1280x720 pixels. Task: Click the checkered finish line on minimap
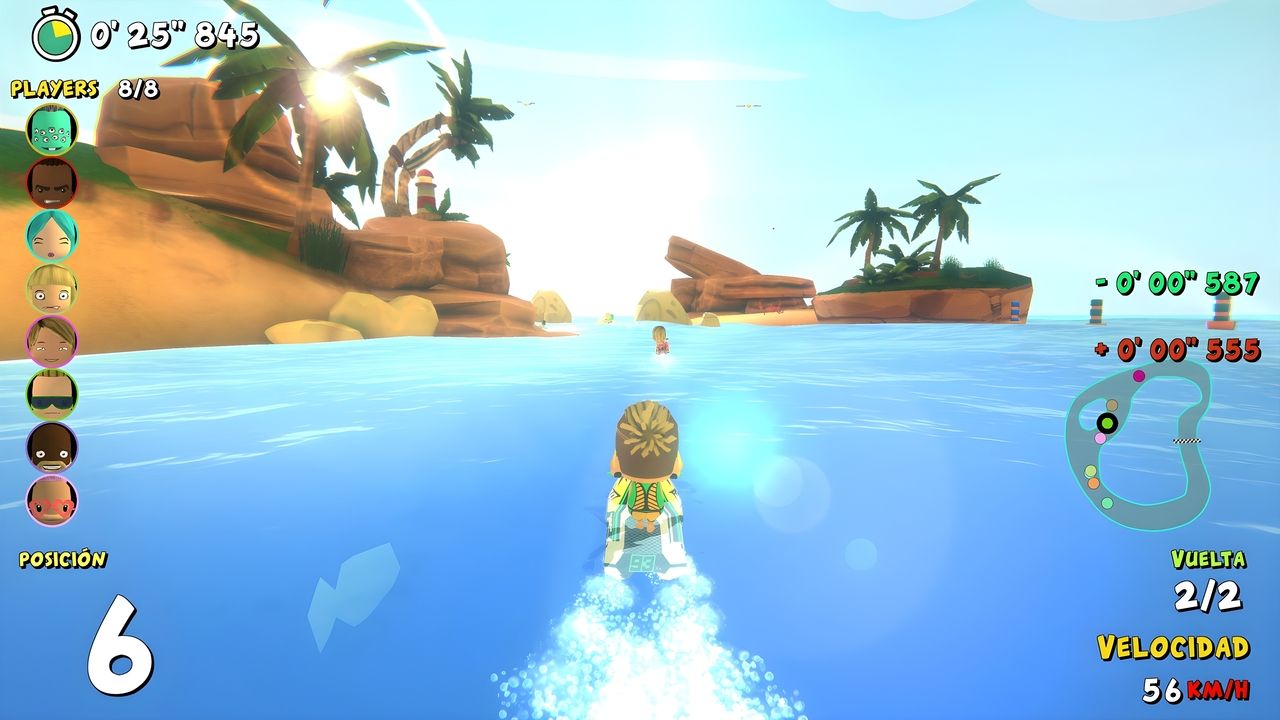1187,440
